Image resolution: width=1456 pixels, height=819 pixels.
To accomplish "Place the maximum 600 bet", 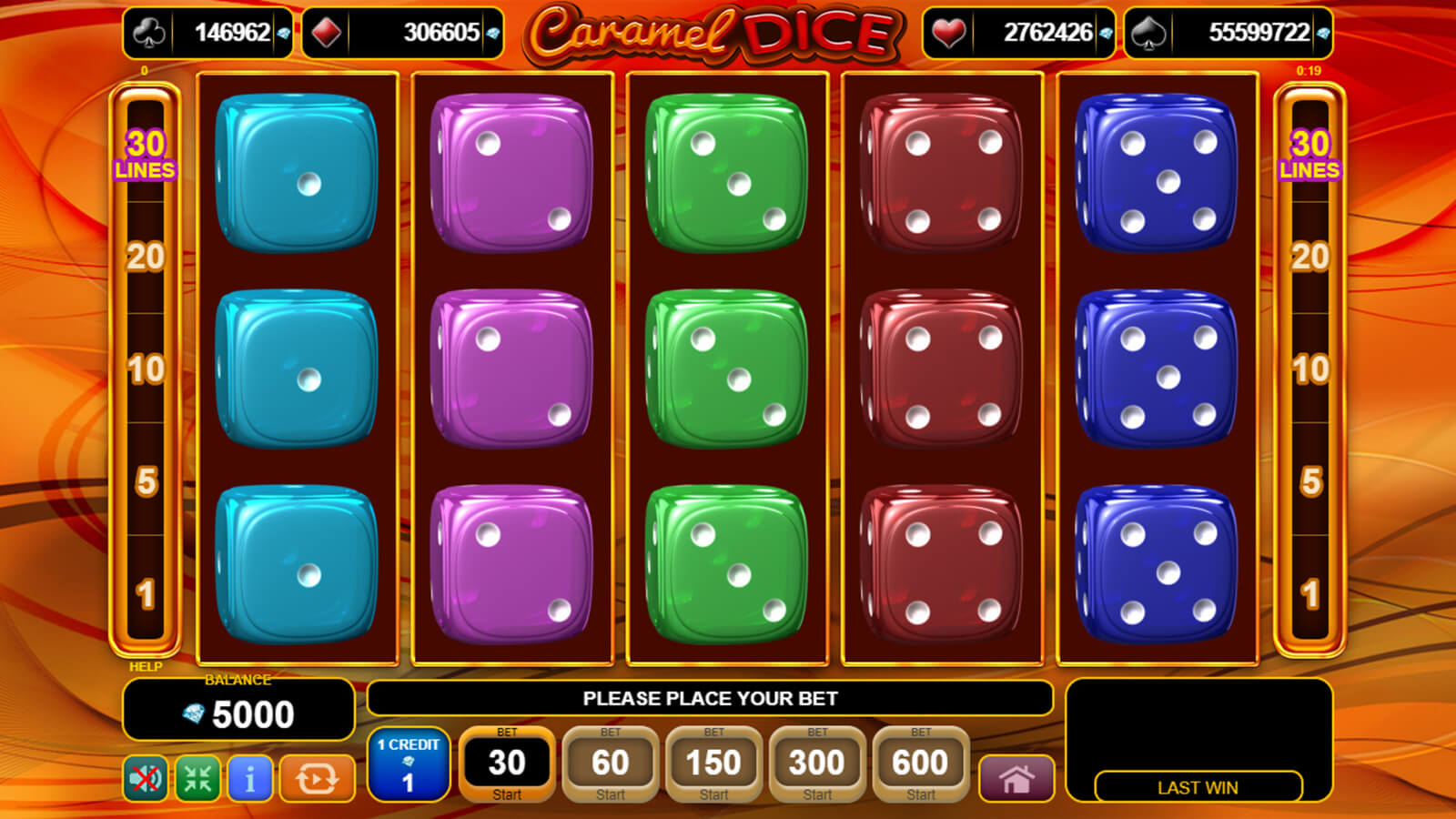I will tap(920, 764).
